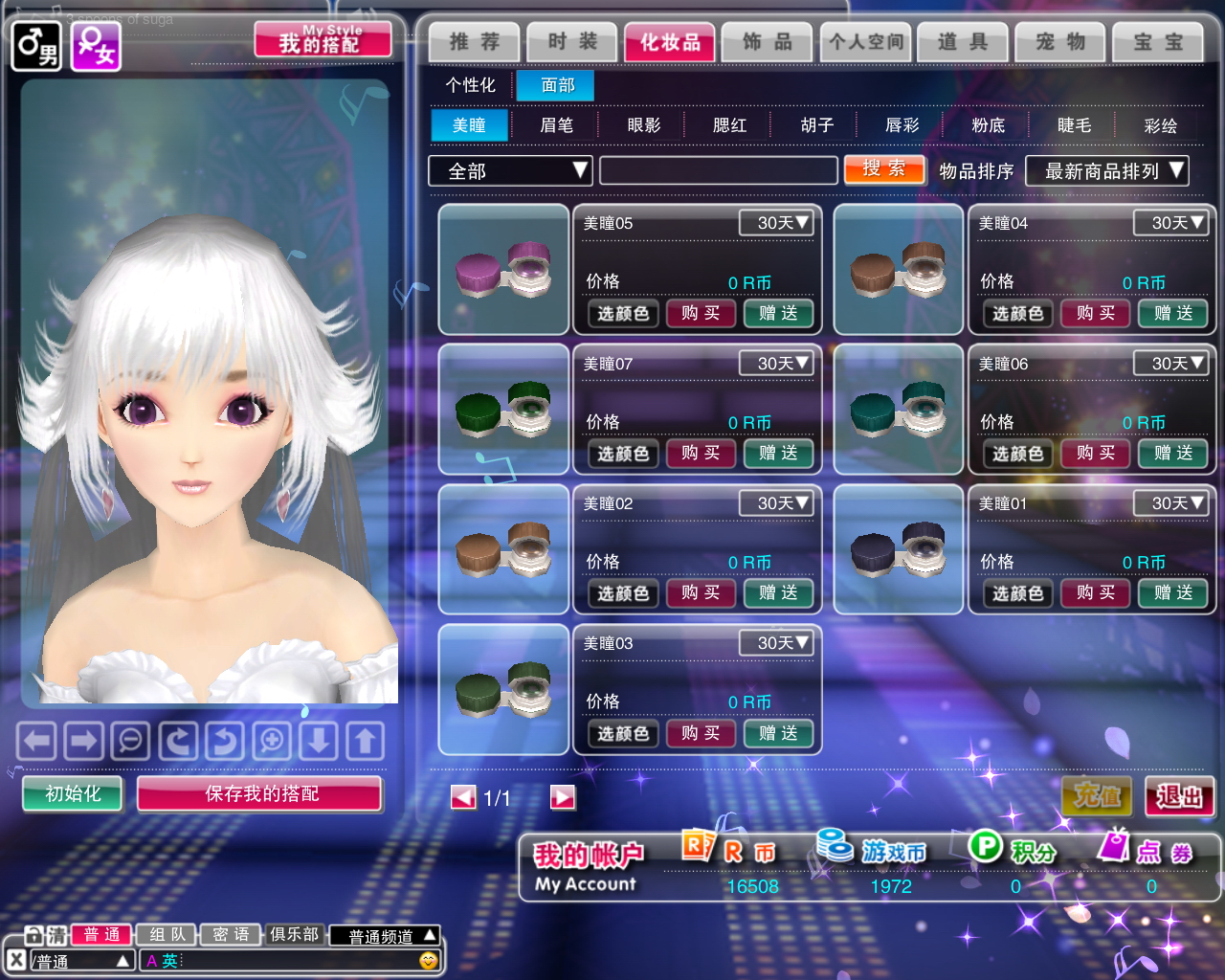
Task: Click the orange 搜索 search button
Action: [884, 169]
